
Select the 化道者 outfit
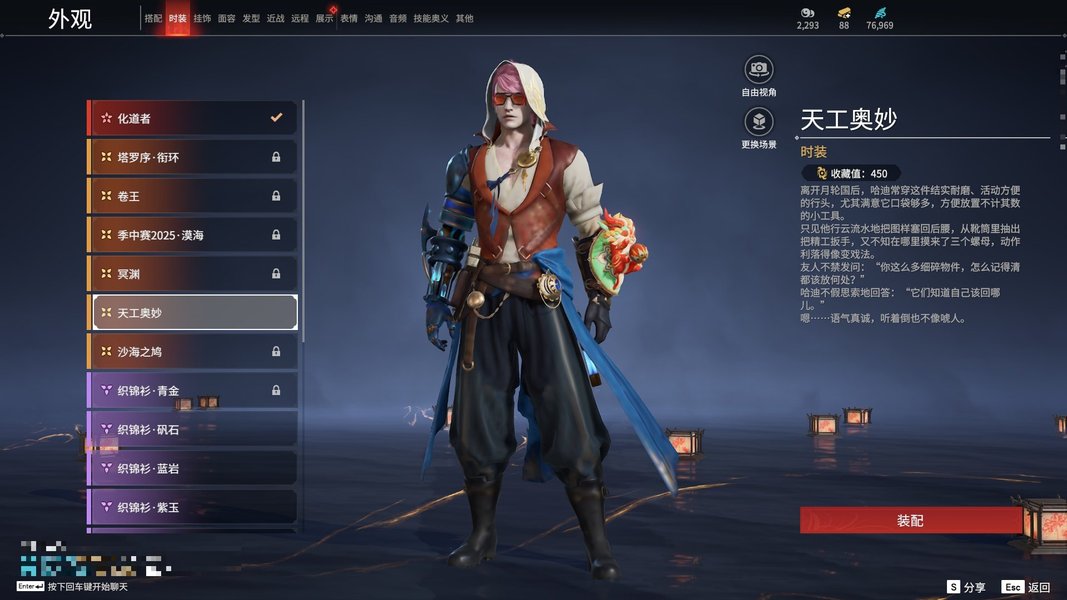[x=193, y=118]
